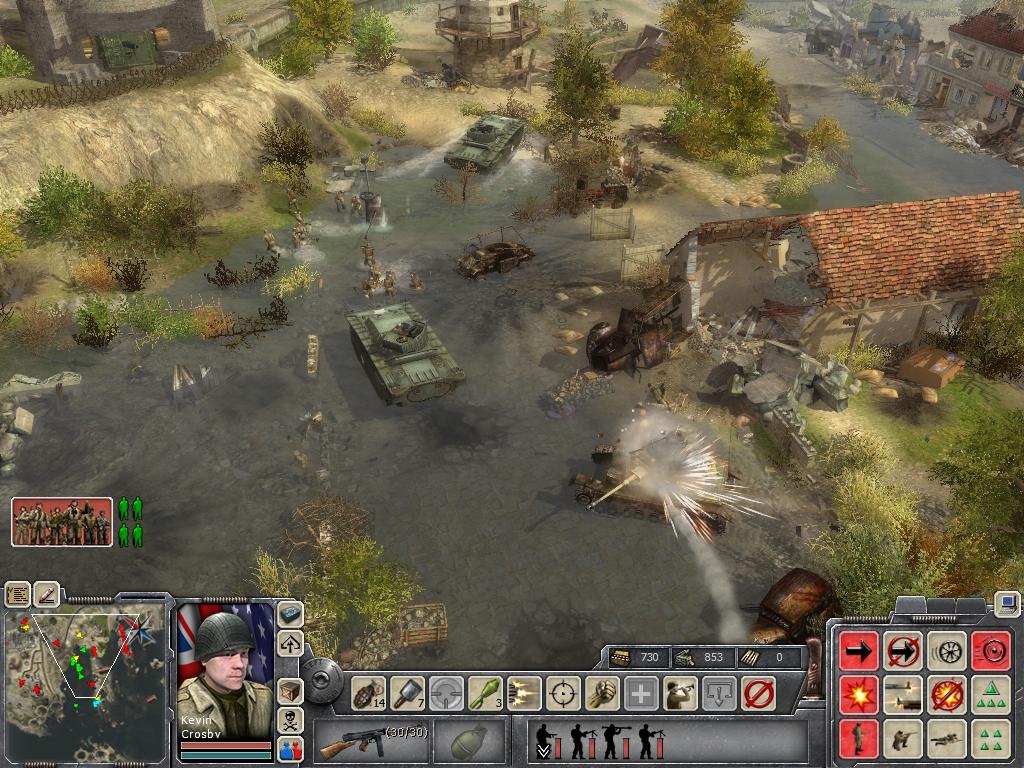Image resolution: width=1024 pixels, height=768 pixels.
Task: Open the computer monitor menu button
Action: coord(1007,603)
